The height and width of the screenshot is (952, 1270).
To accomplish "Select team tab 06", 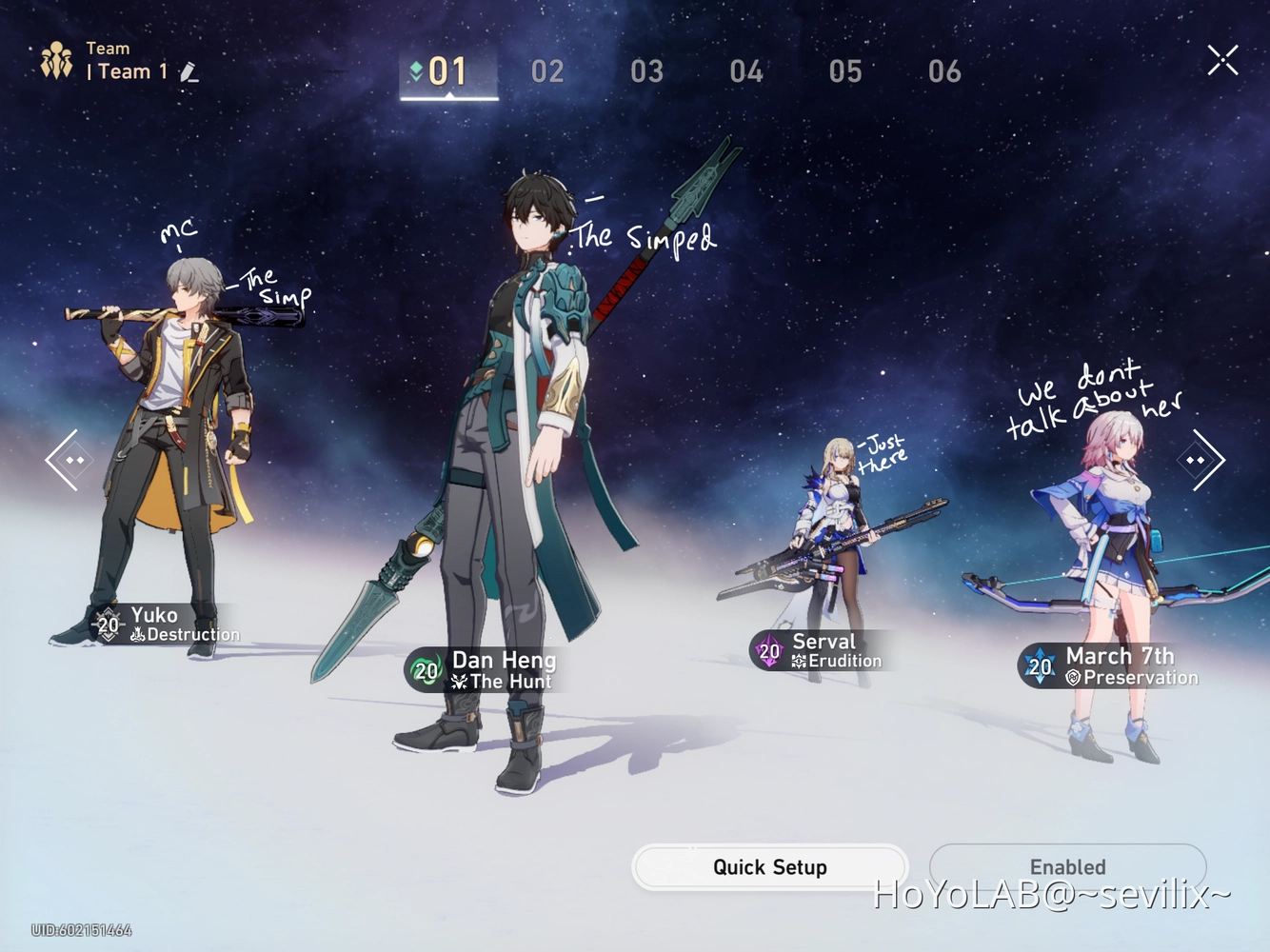I will [x=944, y=71].
